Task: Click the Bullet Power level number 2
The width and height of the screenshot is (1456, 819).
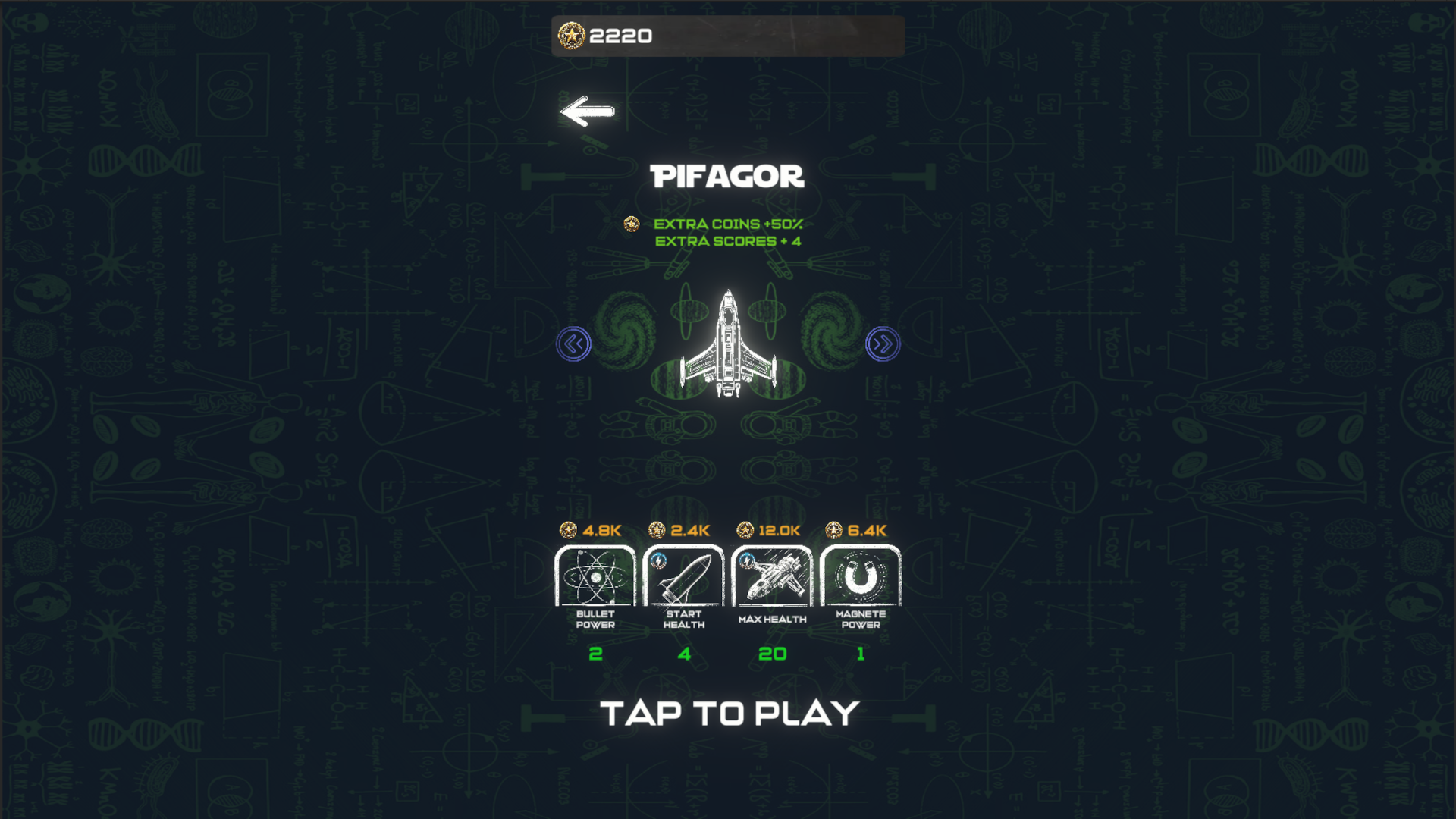Action: (595, 653)
